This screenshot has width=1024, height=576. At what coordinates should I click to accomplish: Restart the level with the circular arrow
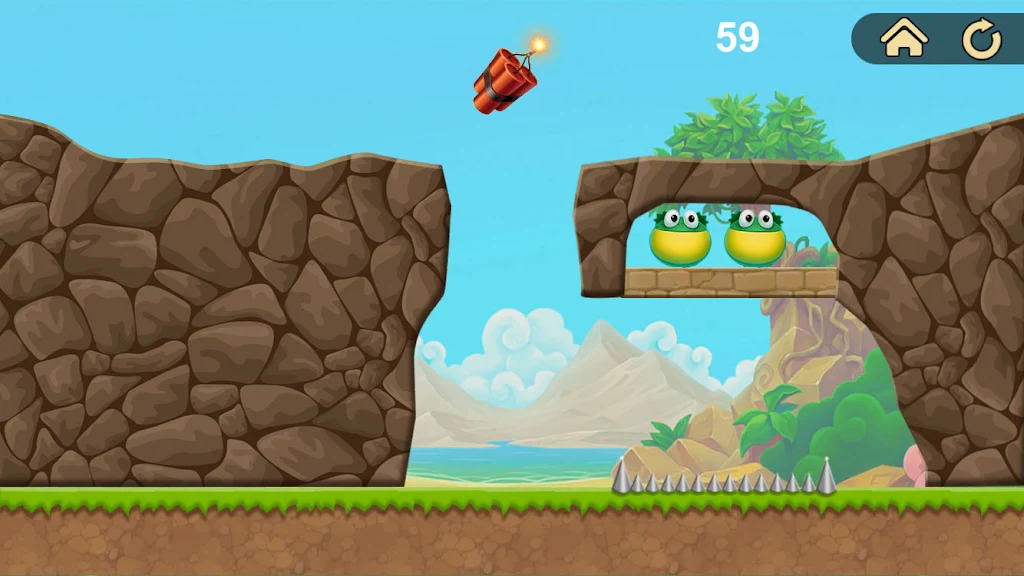point(981,40)
